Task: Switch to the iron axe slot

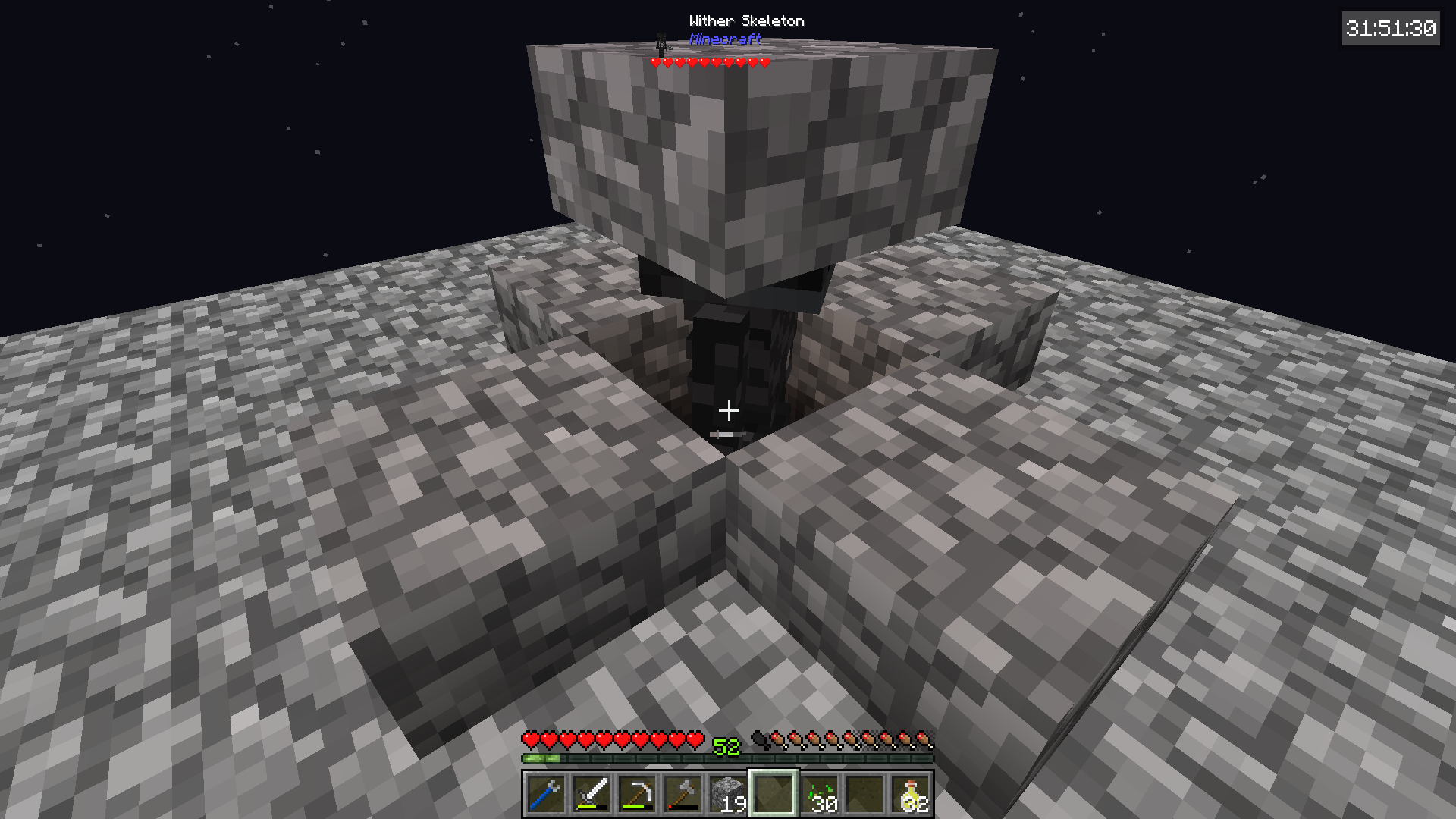Action: [682, 794]
